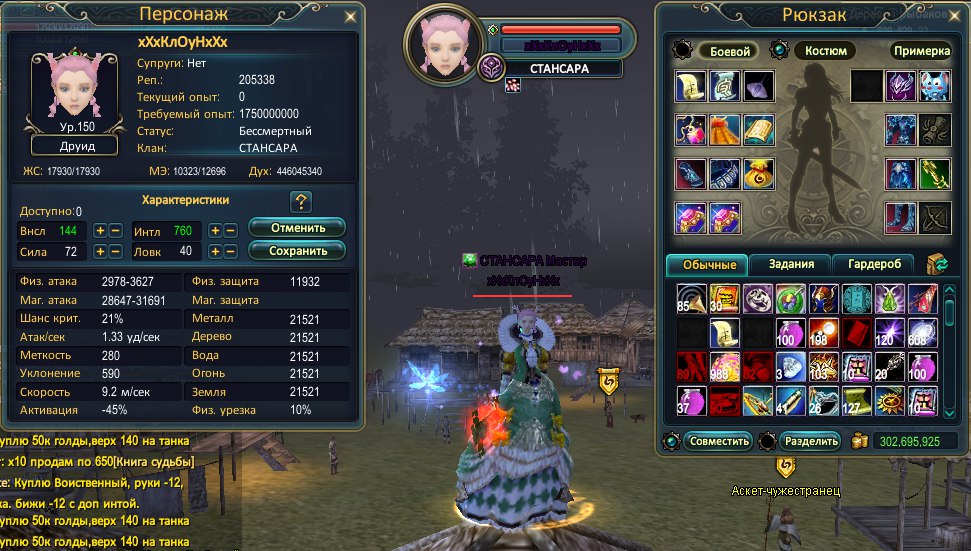Viewport: 971px width, 551px height.
Task: Open the question mark help for Характеристики
Action: coord(301,202)
